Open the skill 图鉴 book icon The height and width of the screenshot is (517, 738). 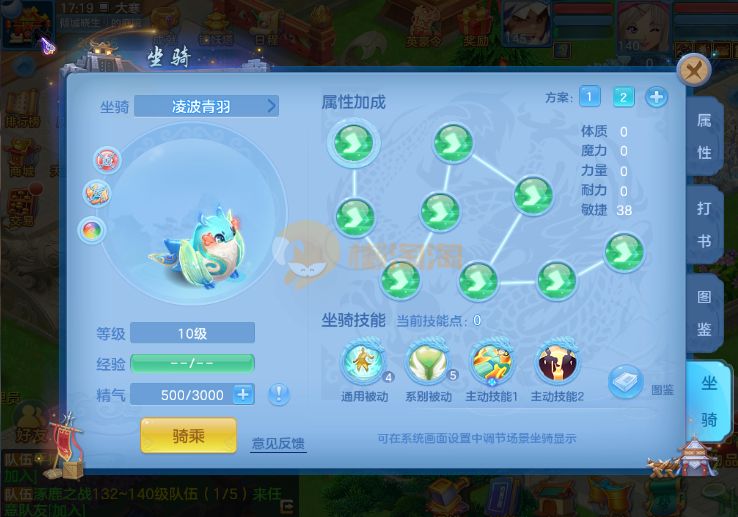coord(626,381)
